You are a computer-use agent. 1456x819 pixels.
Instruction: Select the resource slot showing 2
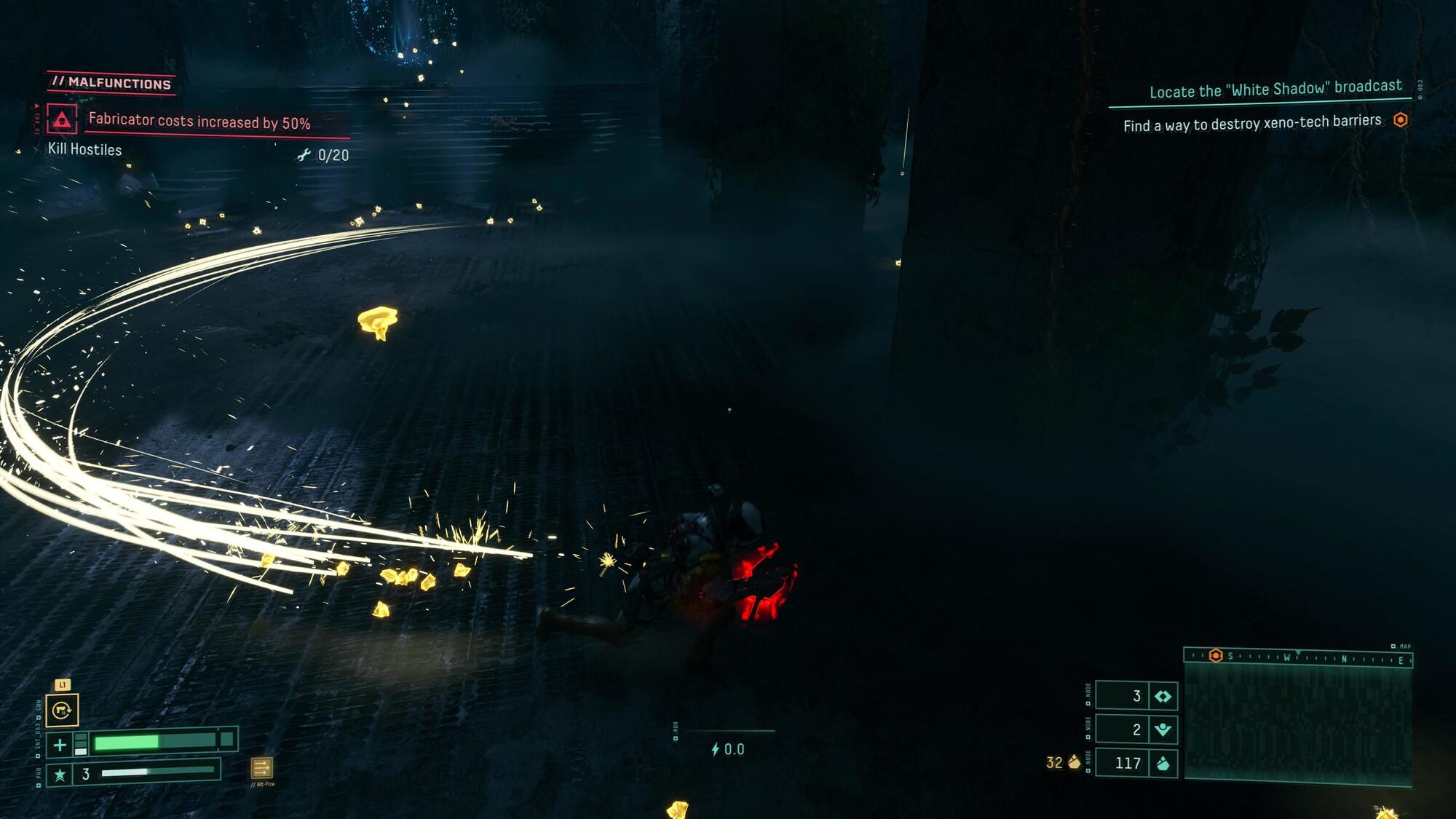[1136, 729]
